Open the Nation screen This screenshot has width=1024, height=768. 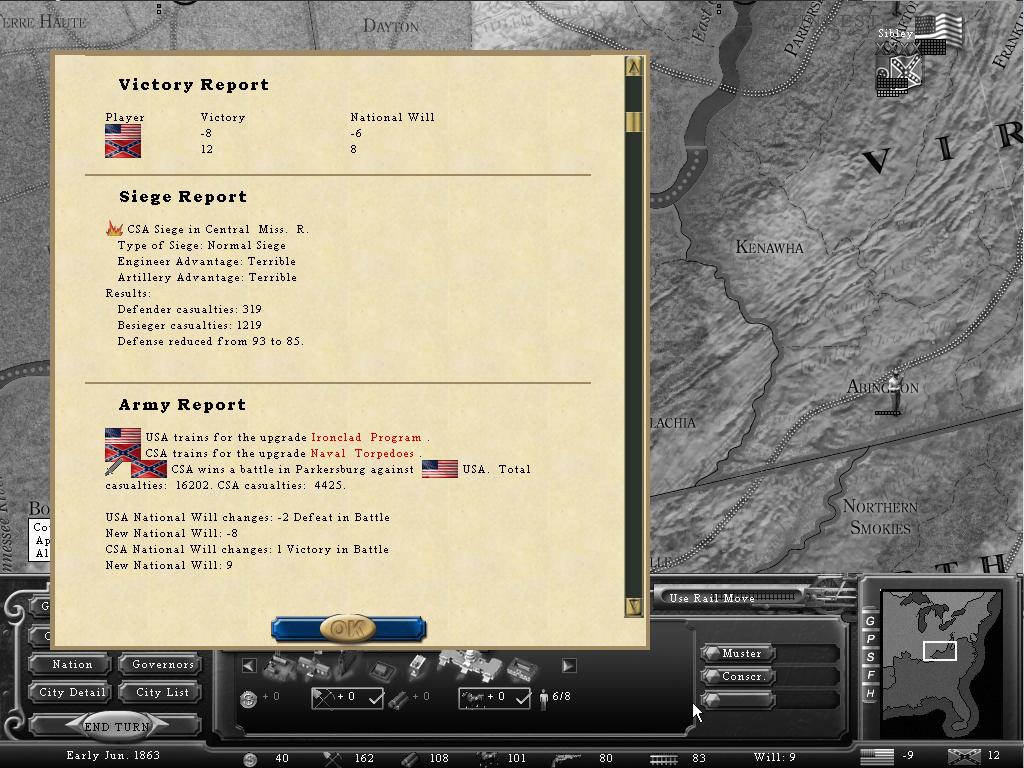[72, 664]
